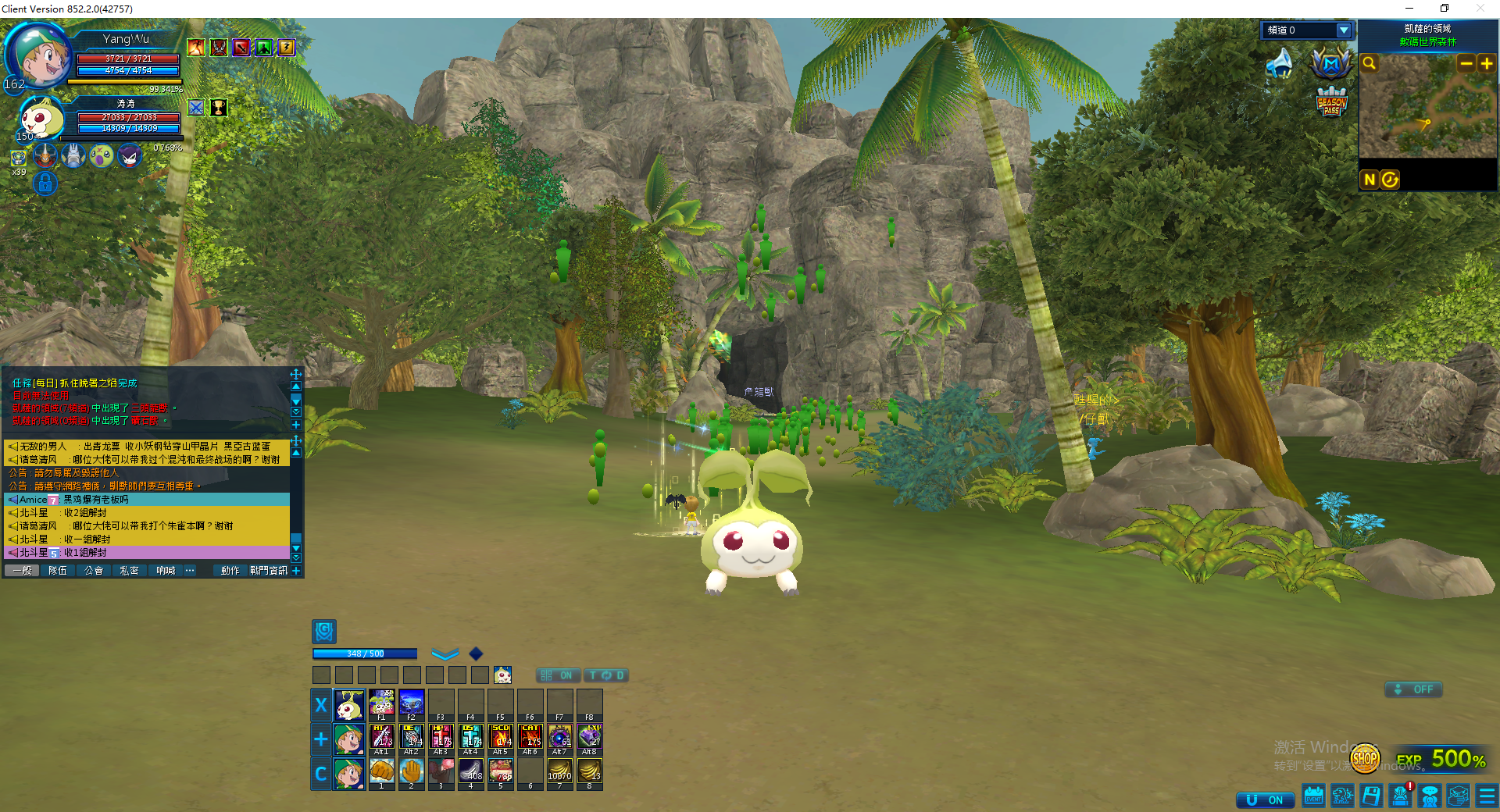
Task: Use the HP recovery item slot
Action: 441,737
